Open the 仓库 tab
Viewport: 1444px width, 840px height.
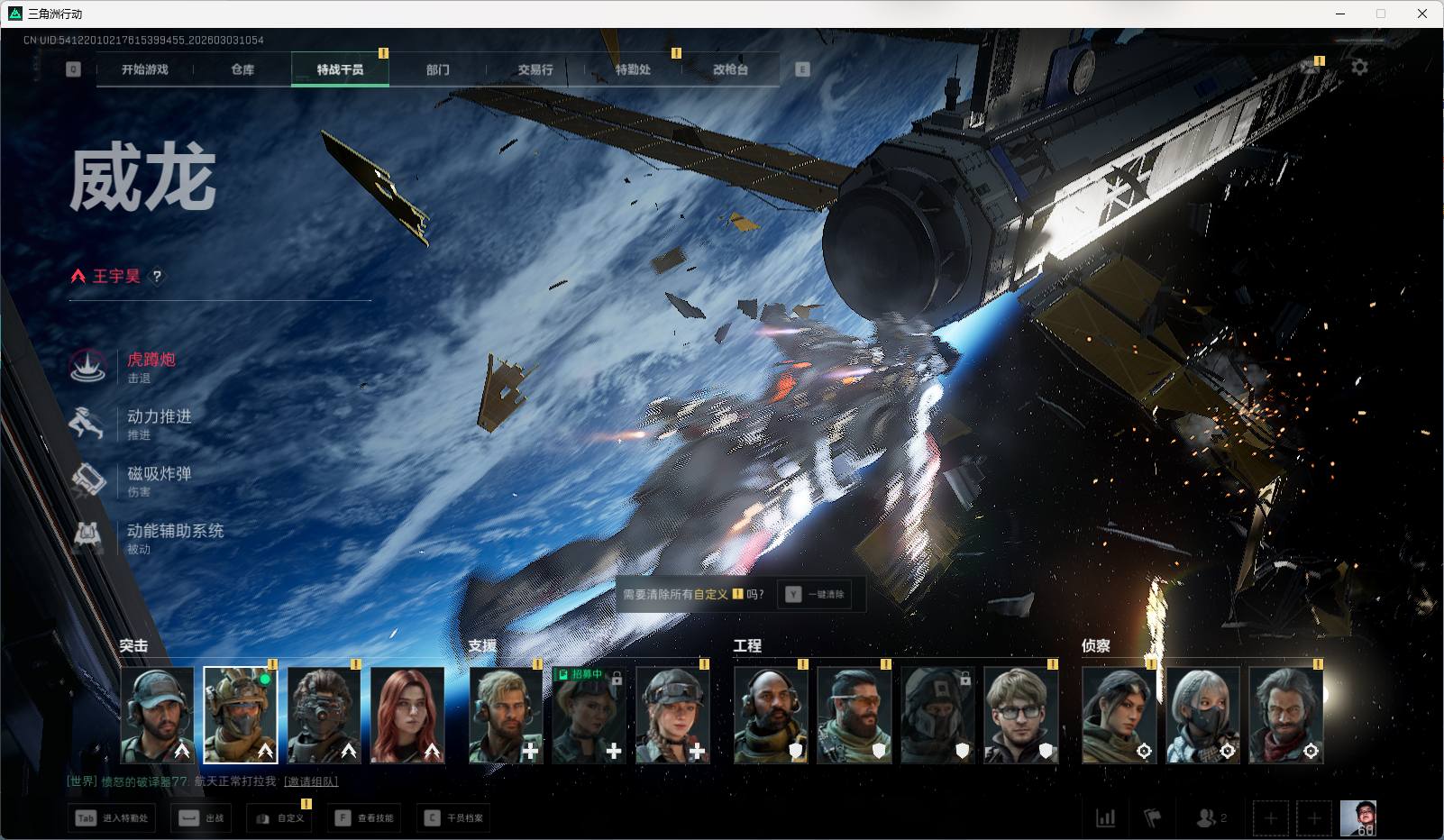pos(242,69)
